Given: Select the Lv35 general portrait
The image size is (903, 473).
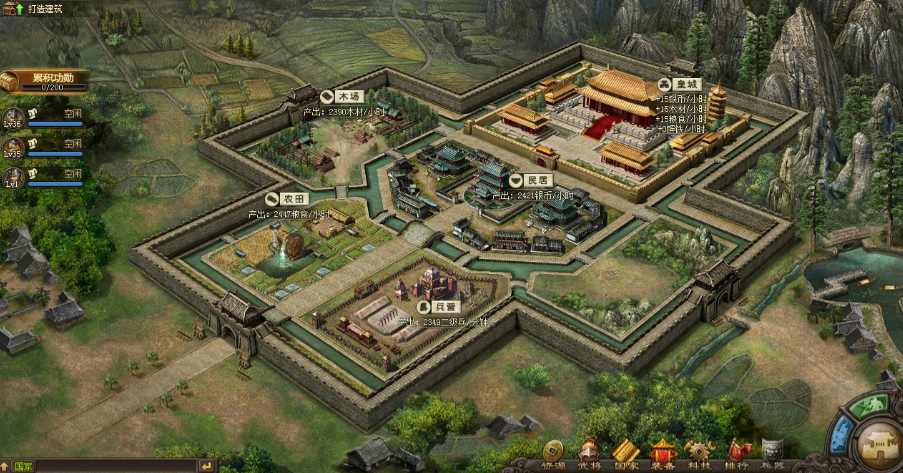Looking at the screenshot, I should tap(14, 146).
